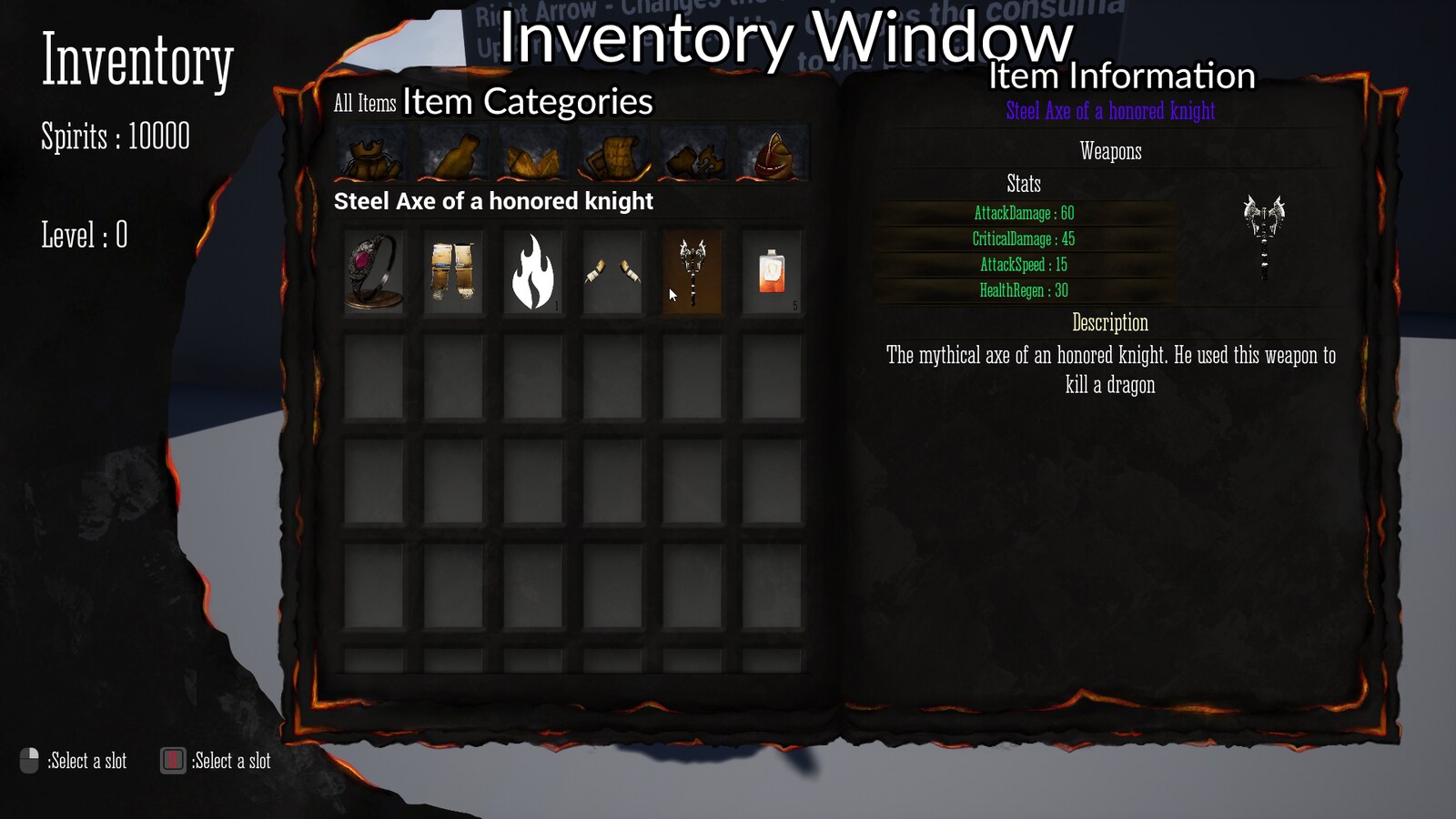The height and width of the screenshot is (819, 1456).
Task: Click the Steel Axe of a honored knight title
Action: coord(1109,112)
